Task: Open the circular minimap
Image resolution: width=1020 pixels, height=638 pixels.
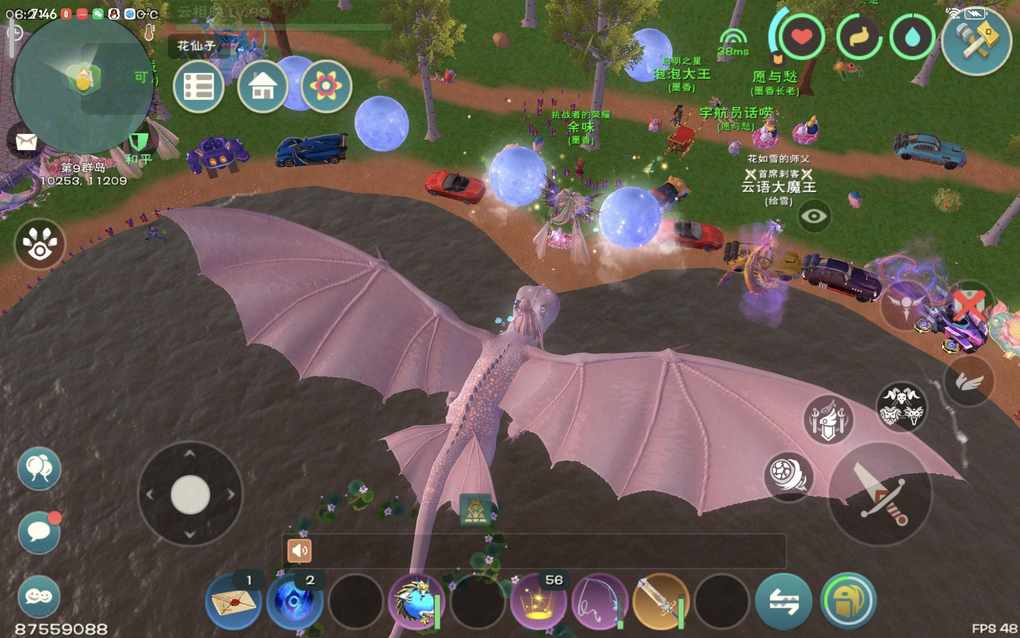Action: (84, 84)
